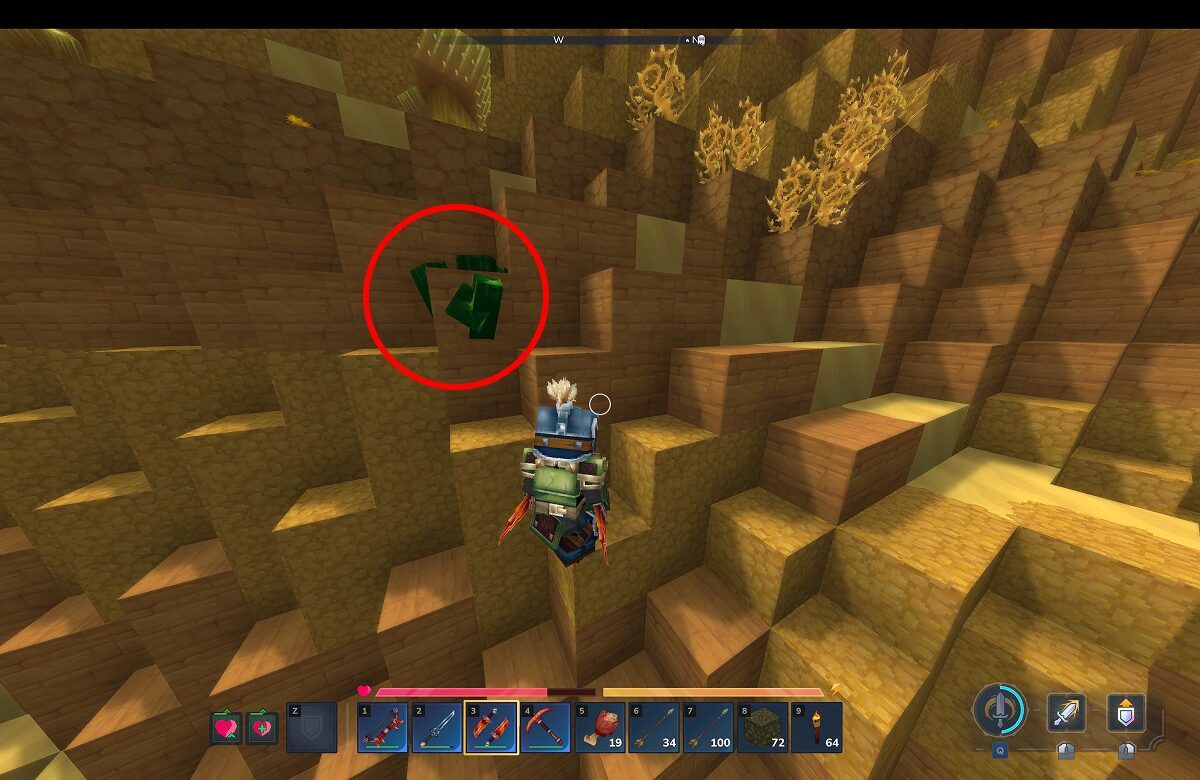
Task: Choose the torch stack in slot 9
Action: [815, 728]
